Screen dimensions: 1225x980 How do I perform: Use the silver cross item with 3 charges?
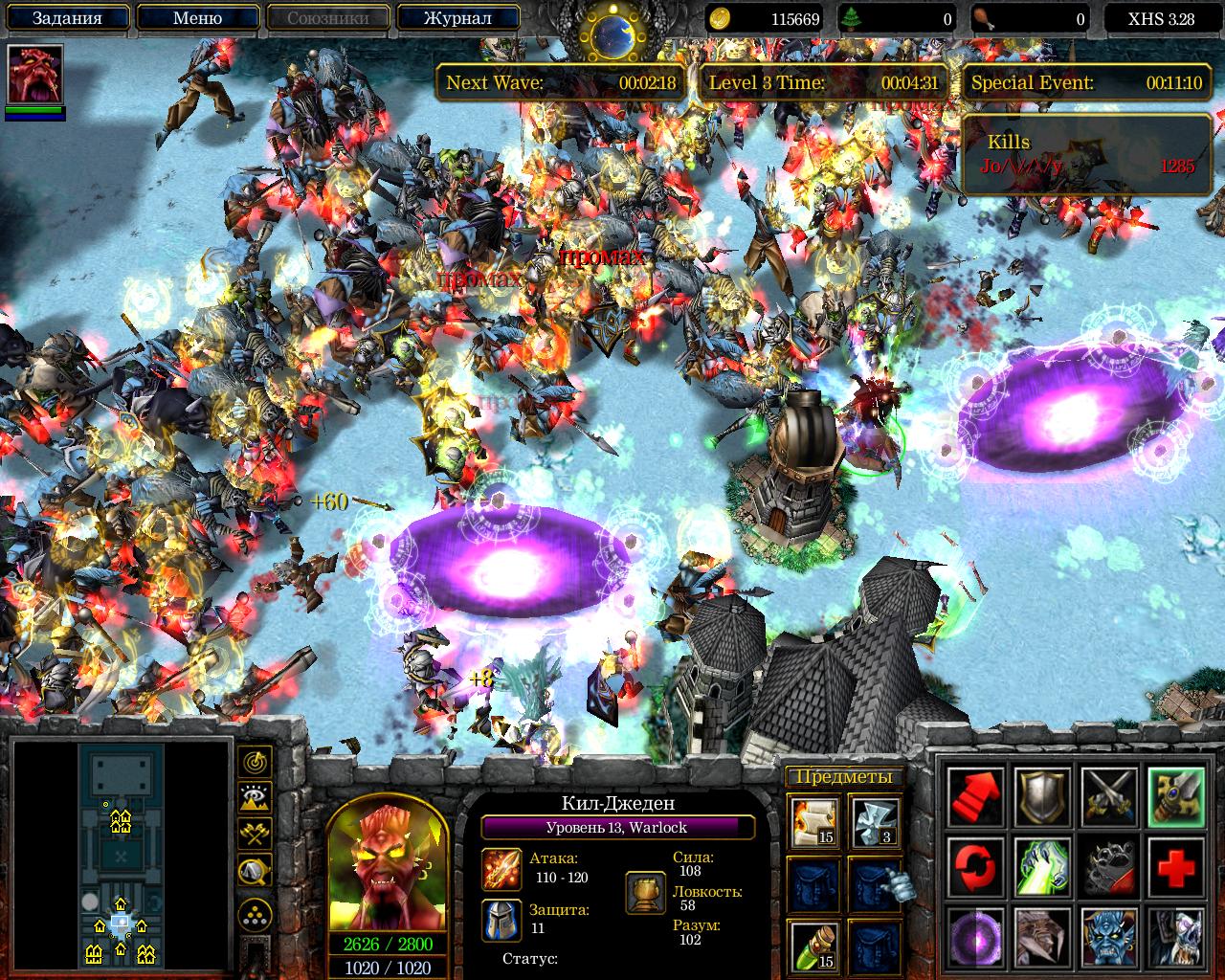pos(874,822)
